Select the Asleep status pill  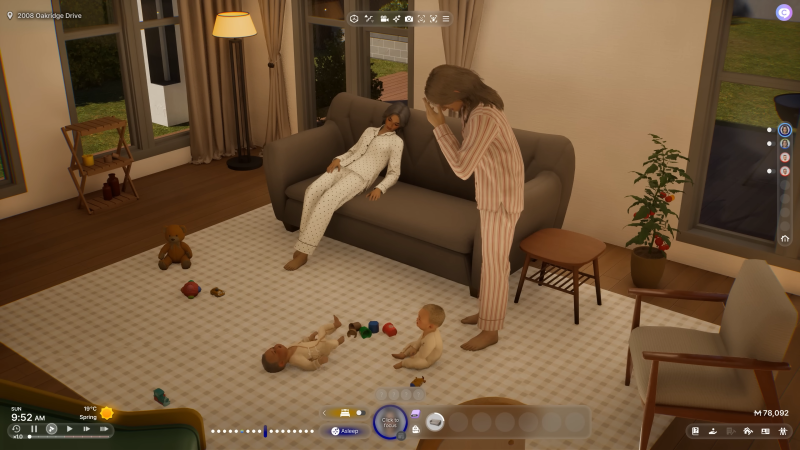[x=347, y=431]
